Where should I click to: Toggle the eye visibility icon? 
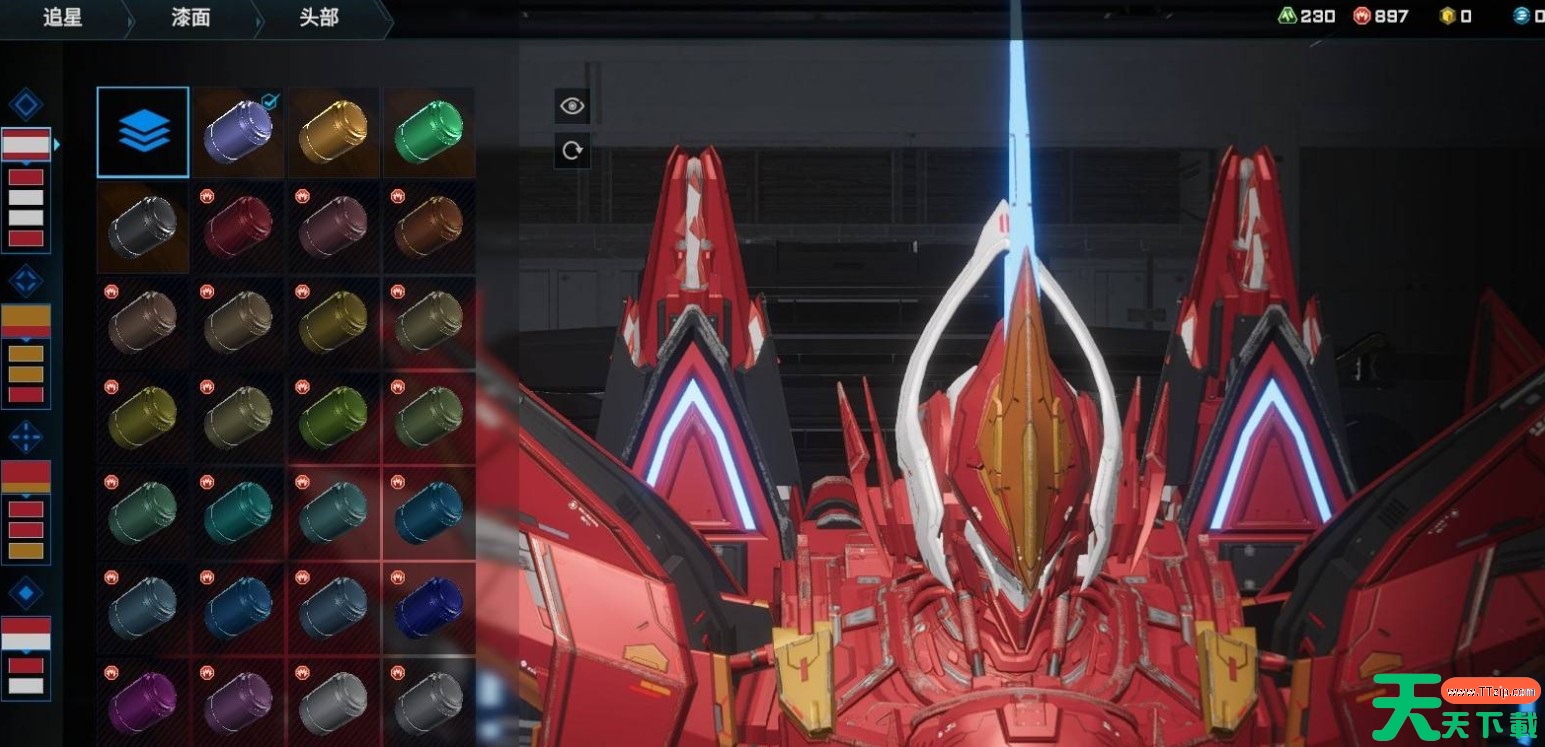[x=572, y=106]
